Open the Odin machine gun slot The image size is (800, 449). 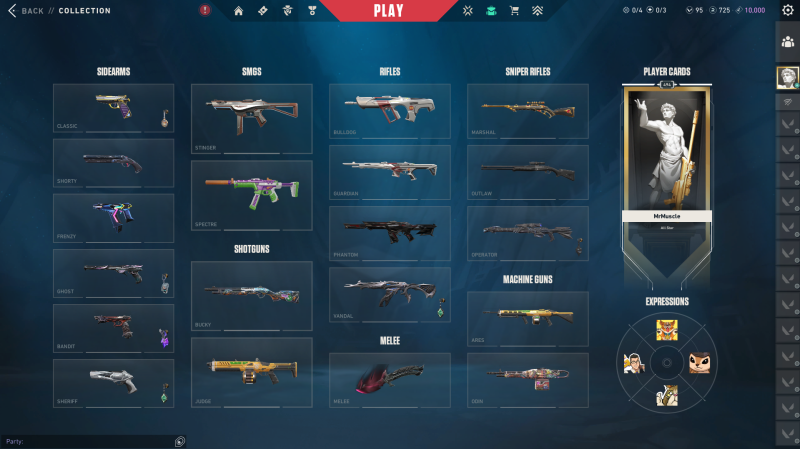coord(527,380)
